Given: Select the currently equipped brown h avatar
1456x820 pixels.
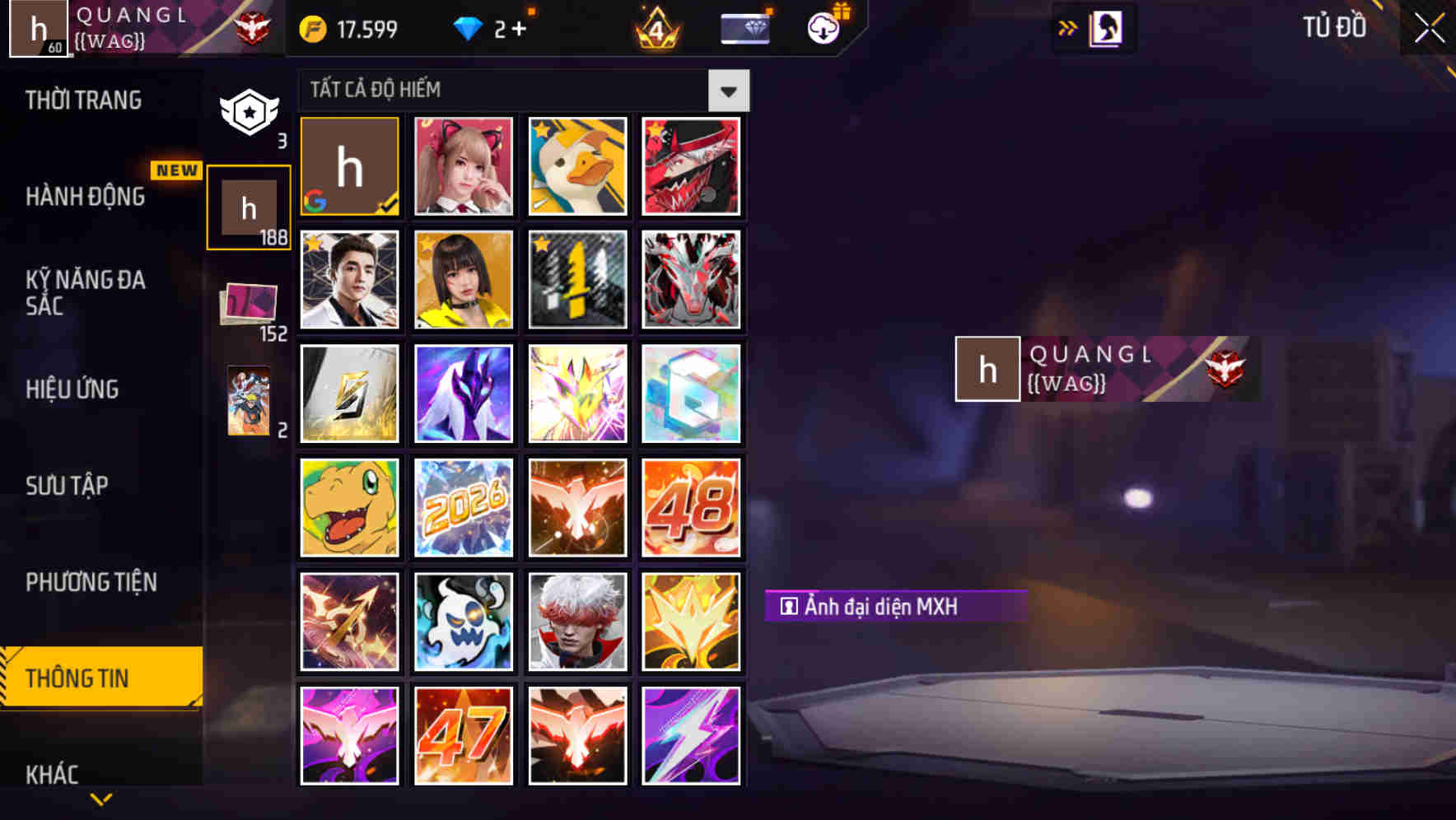Looking at the screenshot, I should tap(349, 166).
